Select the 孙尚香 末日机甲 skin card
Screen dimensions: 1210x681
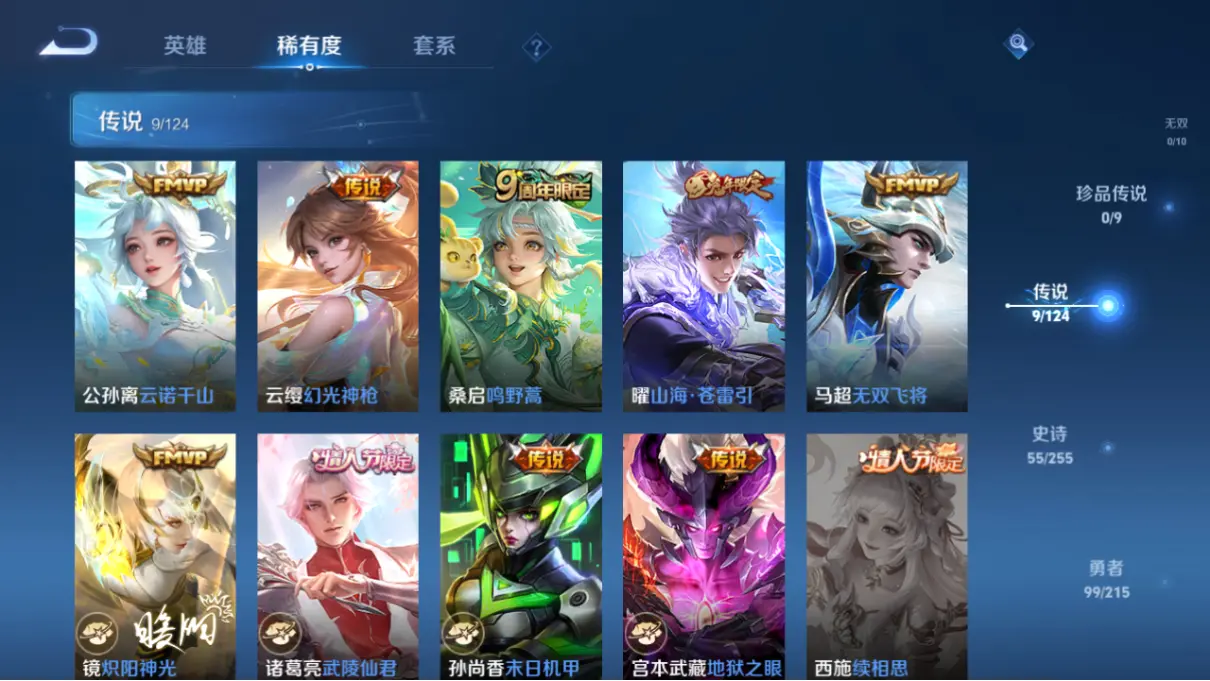[521, 557]
